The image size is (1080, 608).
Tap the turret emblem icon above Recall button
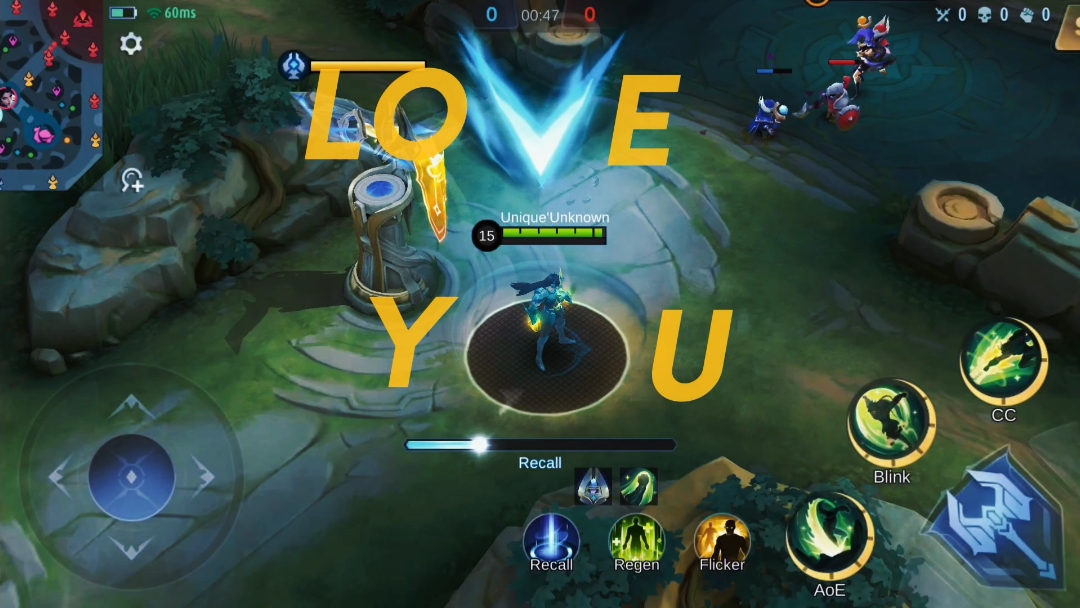(594, 486)
